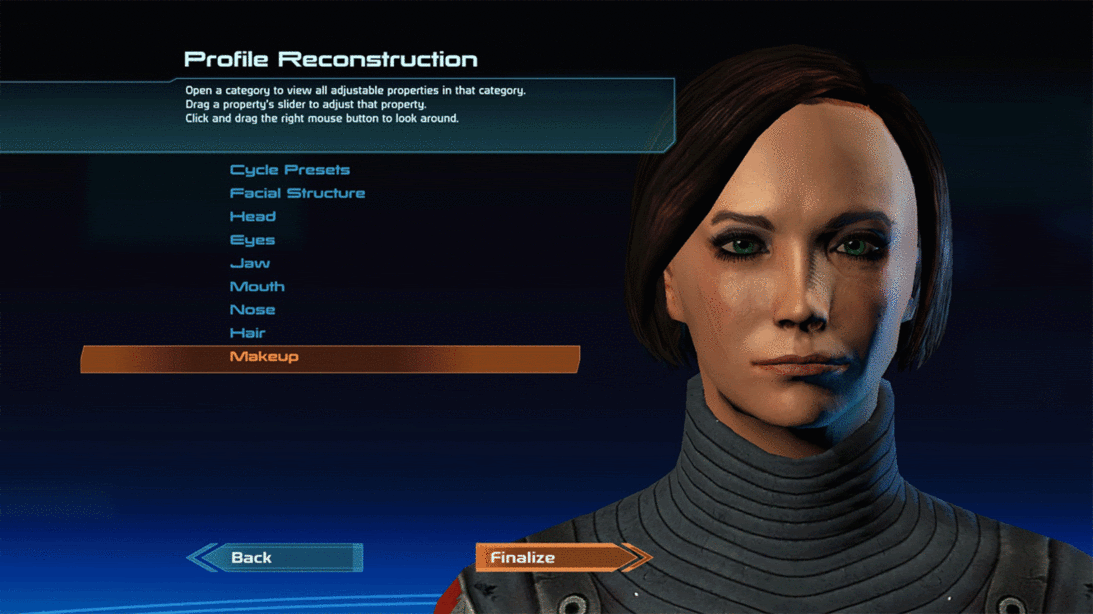This screenshot has width=1093, height=614.
Task: Open the Facial Structure category
Action: pos(297,193)
